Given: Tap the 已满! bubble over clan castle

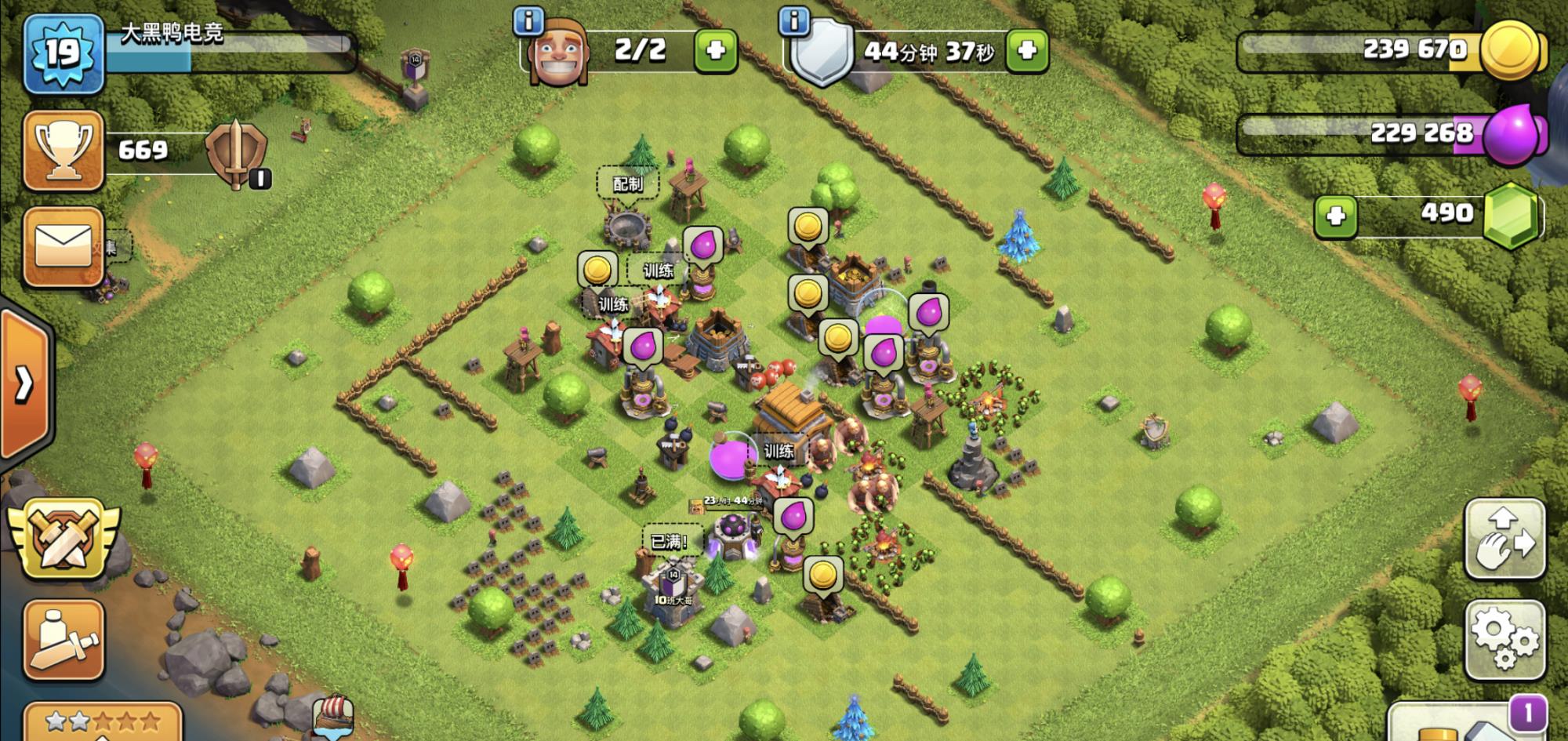Looking at the screenshot, I should [669, 541].
